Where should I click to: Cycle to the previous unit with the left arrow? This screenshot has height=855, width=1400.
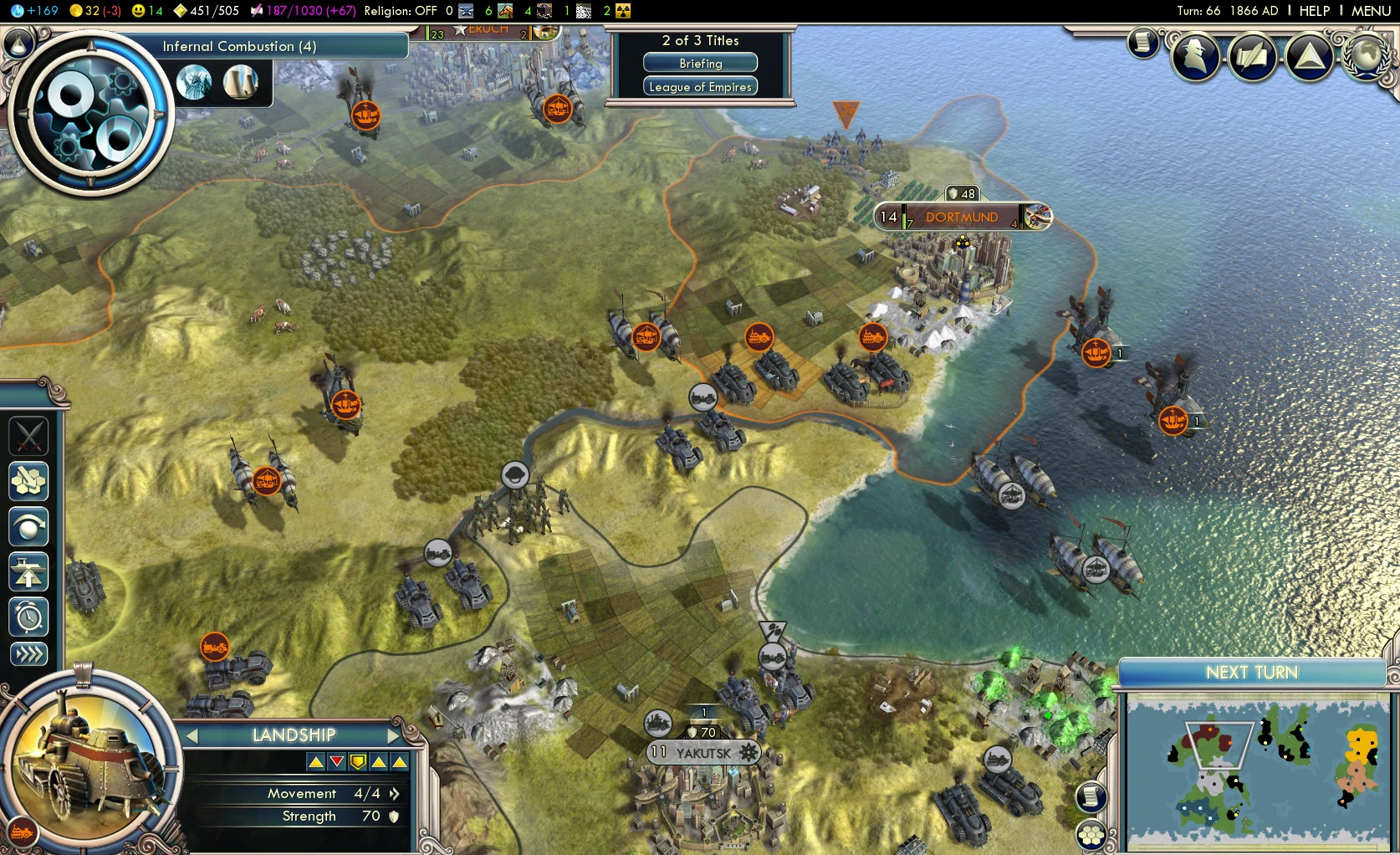193,735
